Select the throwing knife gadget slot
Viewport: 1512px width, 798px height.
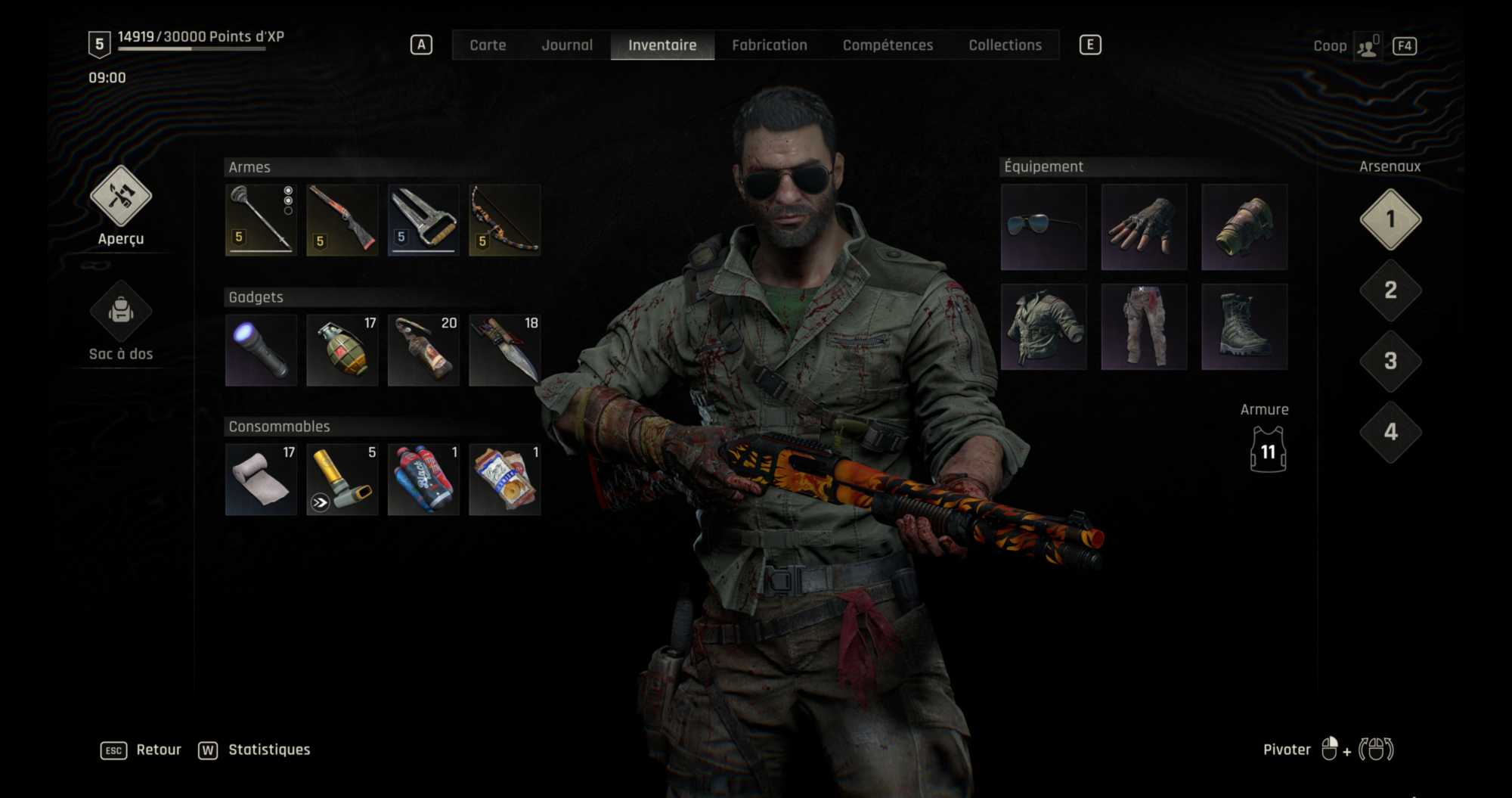(504, 350)
